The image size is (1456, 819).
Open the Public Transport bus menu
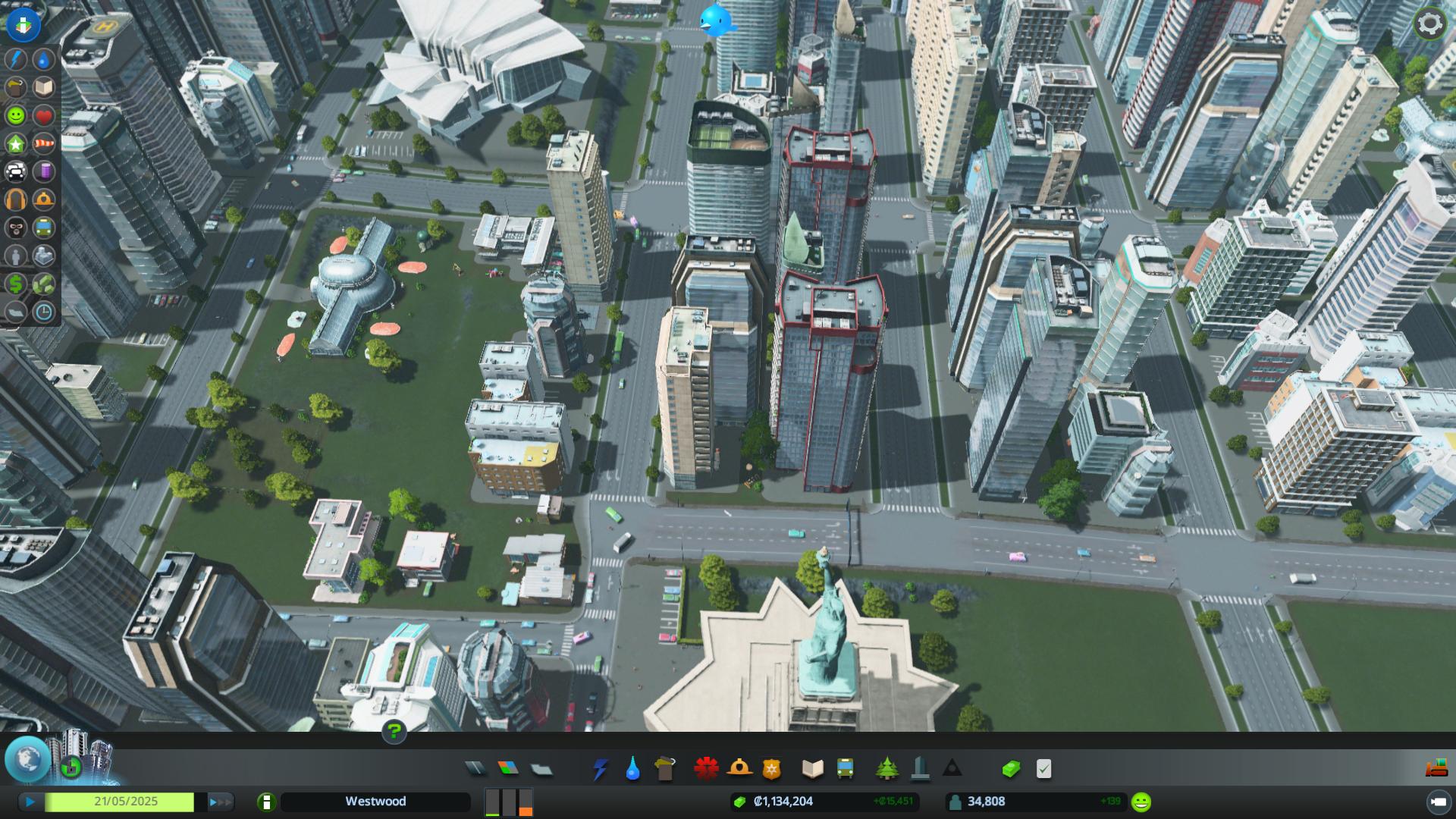(846, 769)
